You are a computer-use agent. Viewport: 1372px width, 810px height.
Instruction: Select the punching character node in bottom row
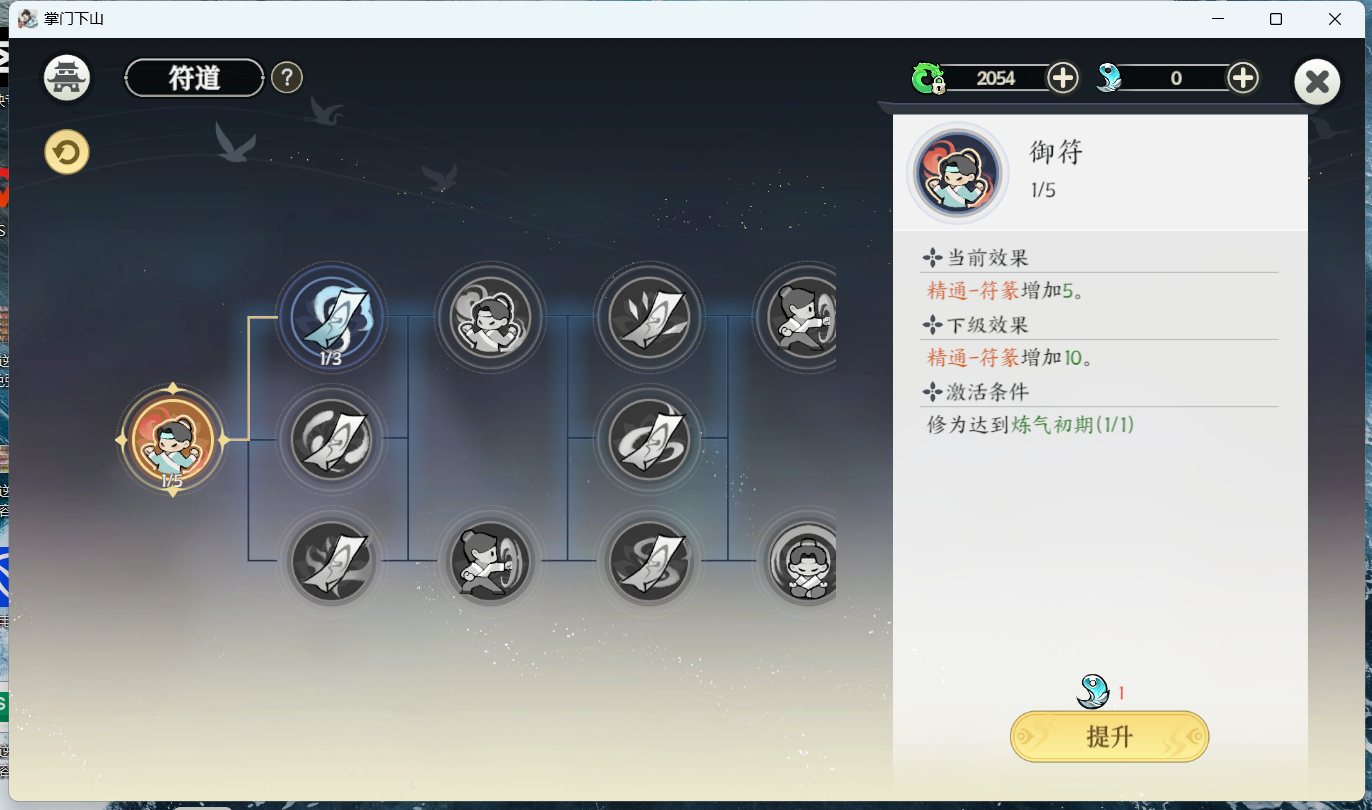(490, 561)
